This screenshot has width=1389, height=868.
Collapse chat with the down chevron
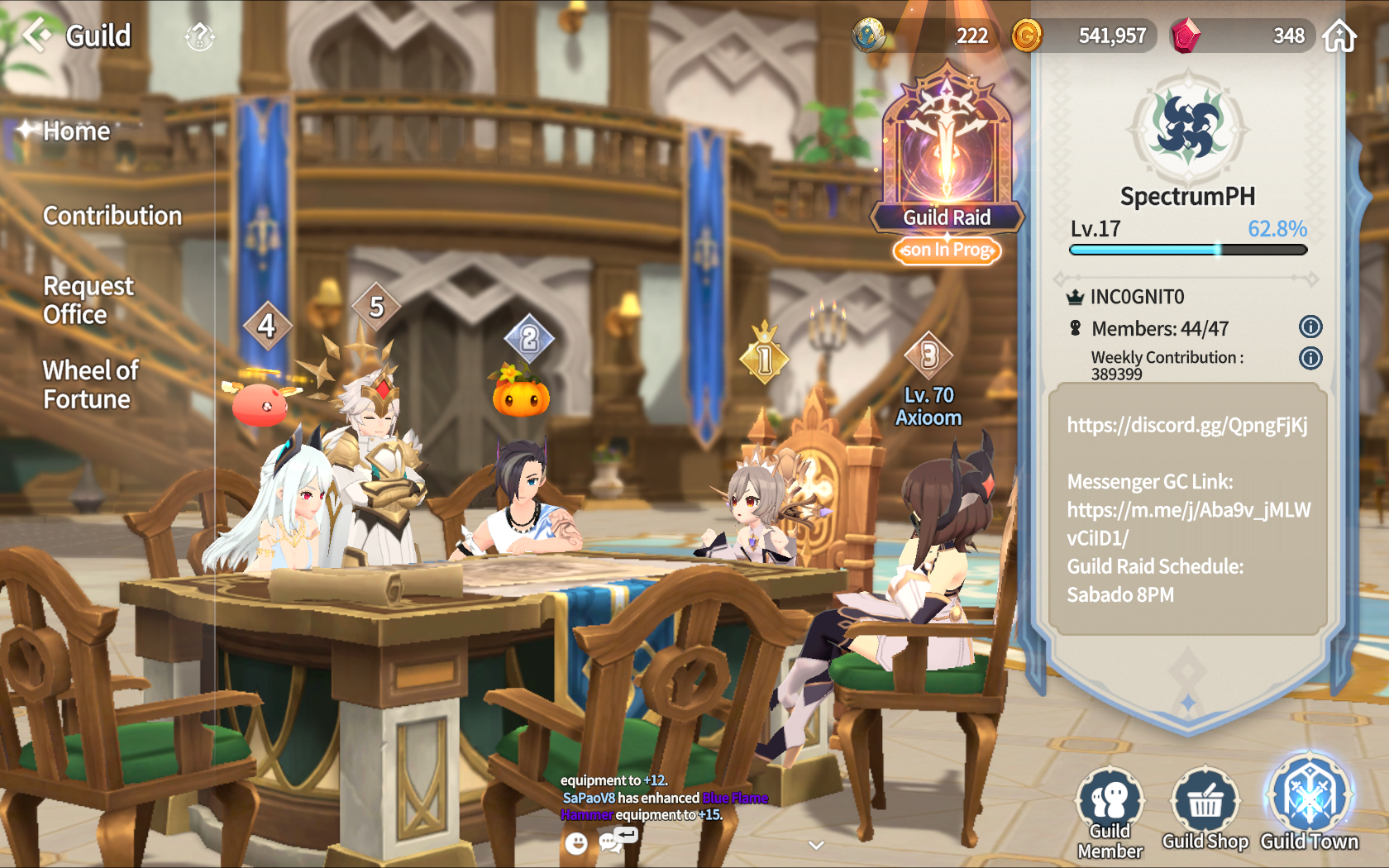point(816,845)
